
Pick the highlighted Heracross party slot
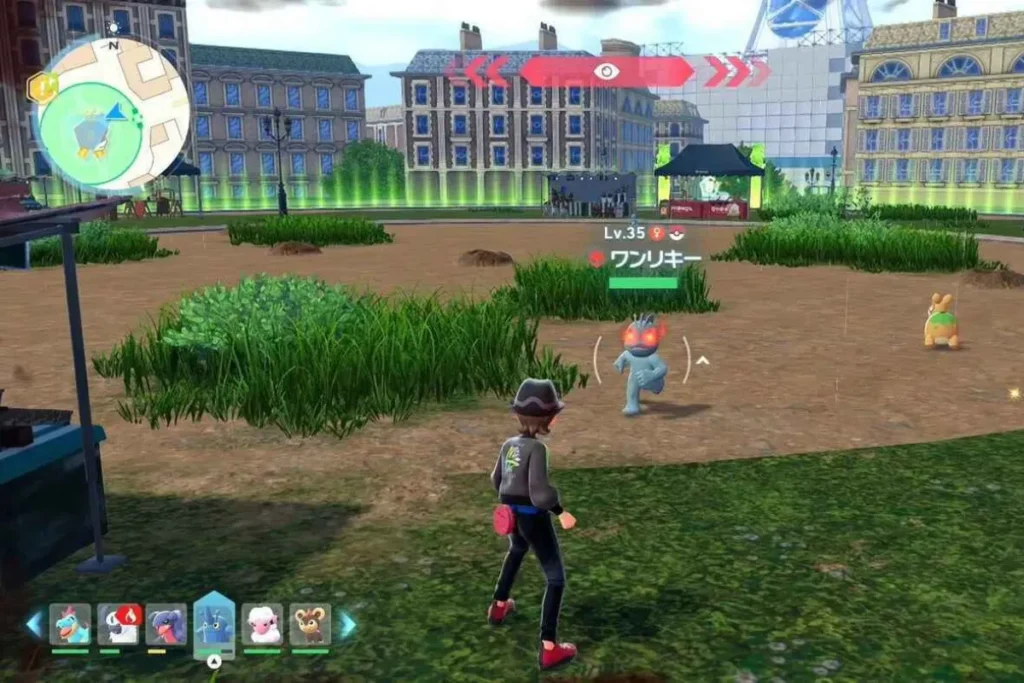(x=214, y=622)
